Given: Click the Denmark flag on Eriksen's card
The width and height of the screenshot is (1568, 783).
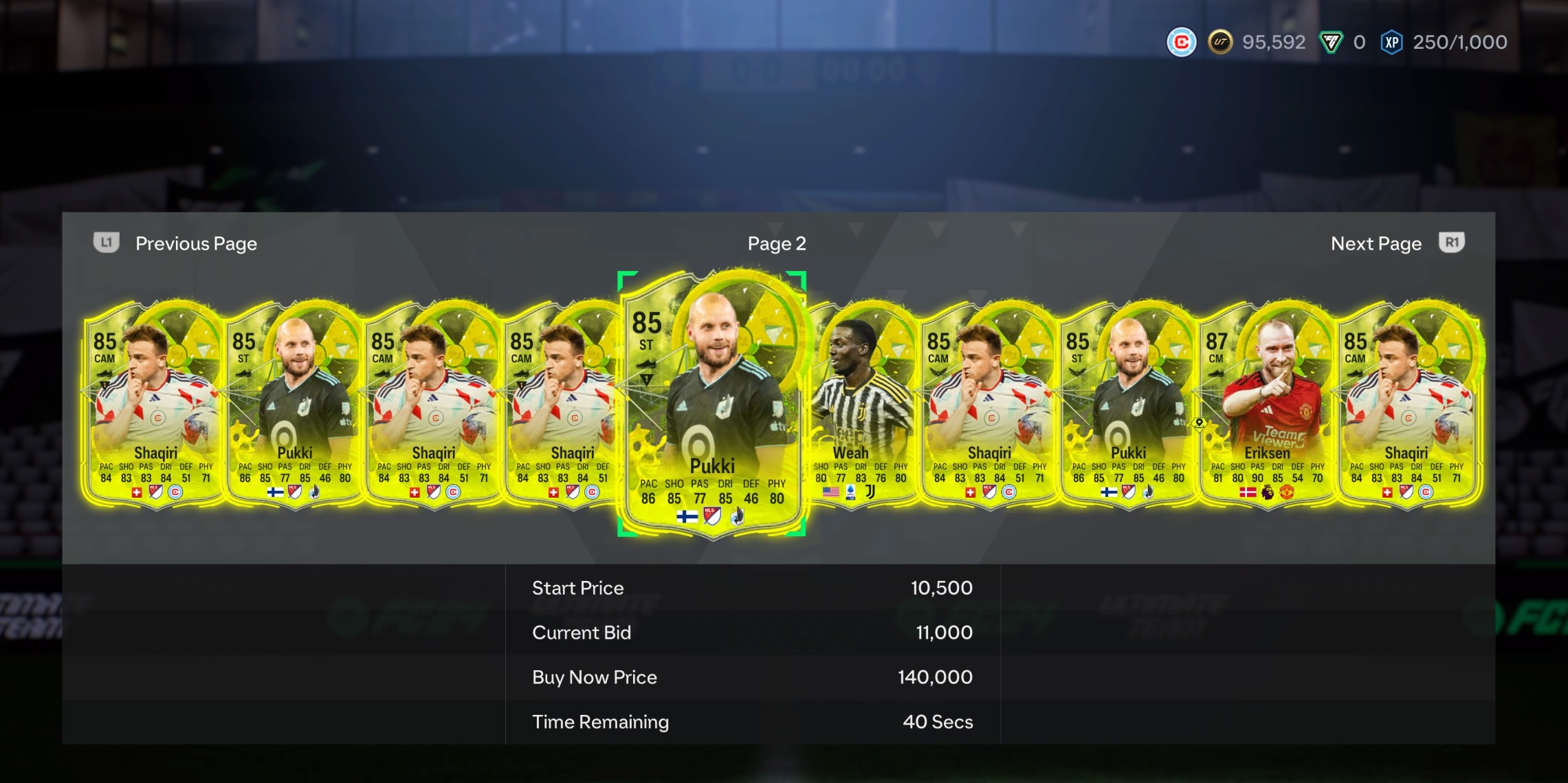Looking at the screenshot, I should click(x=1248, y=494).
